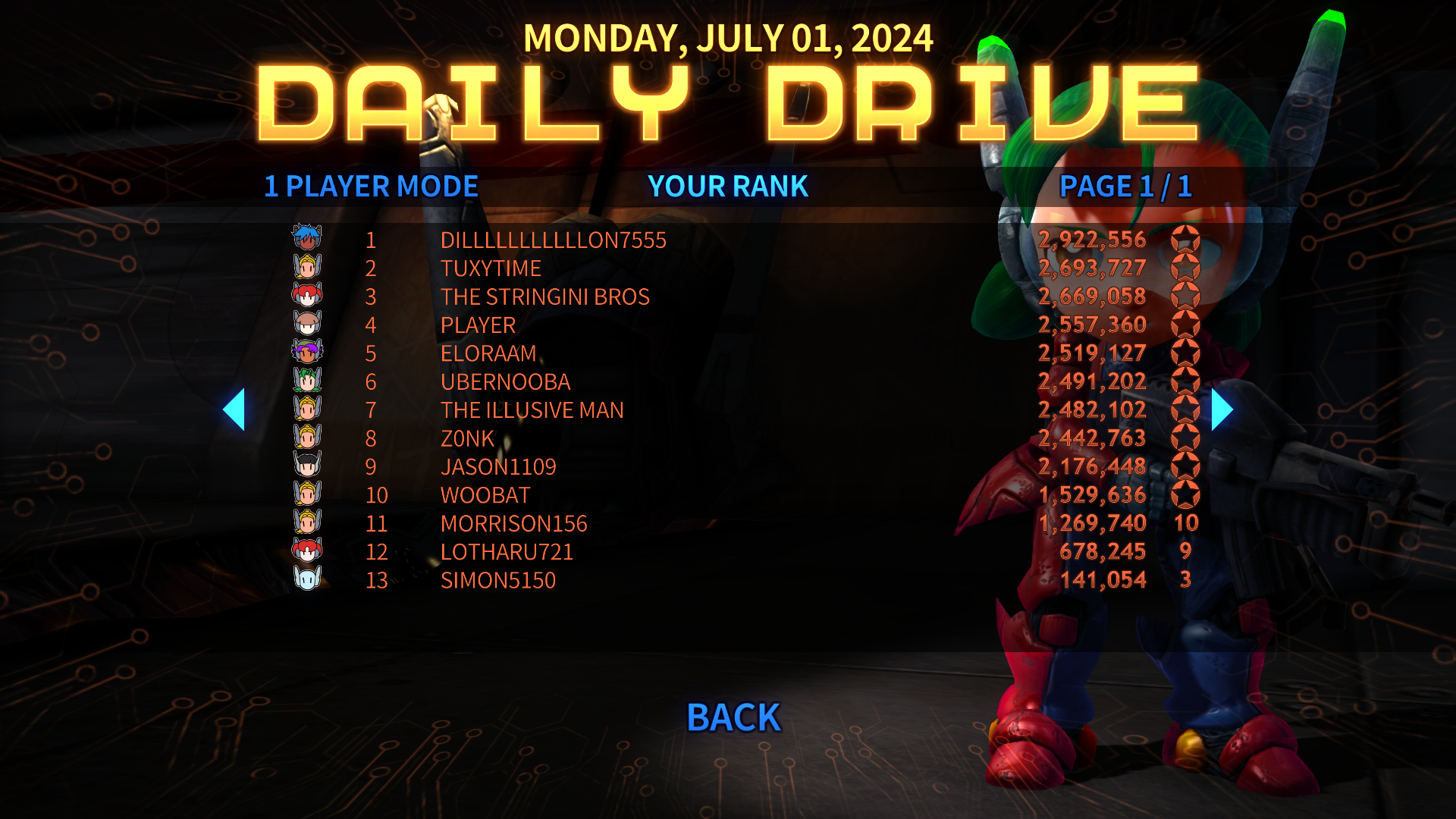Click ELORAAM's purple-haired avatar icon
Viewport: 1456px width, 819px height.
[306, 353]
